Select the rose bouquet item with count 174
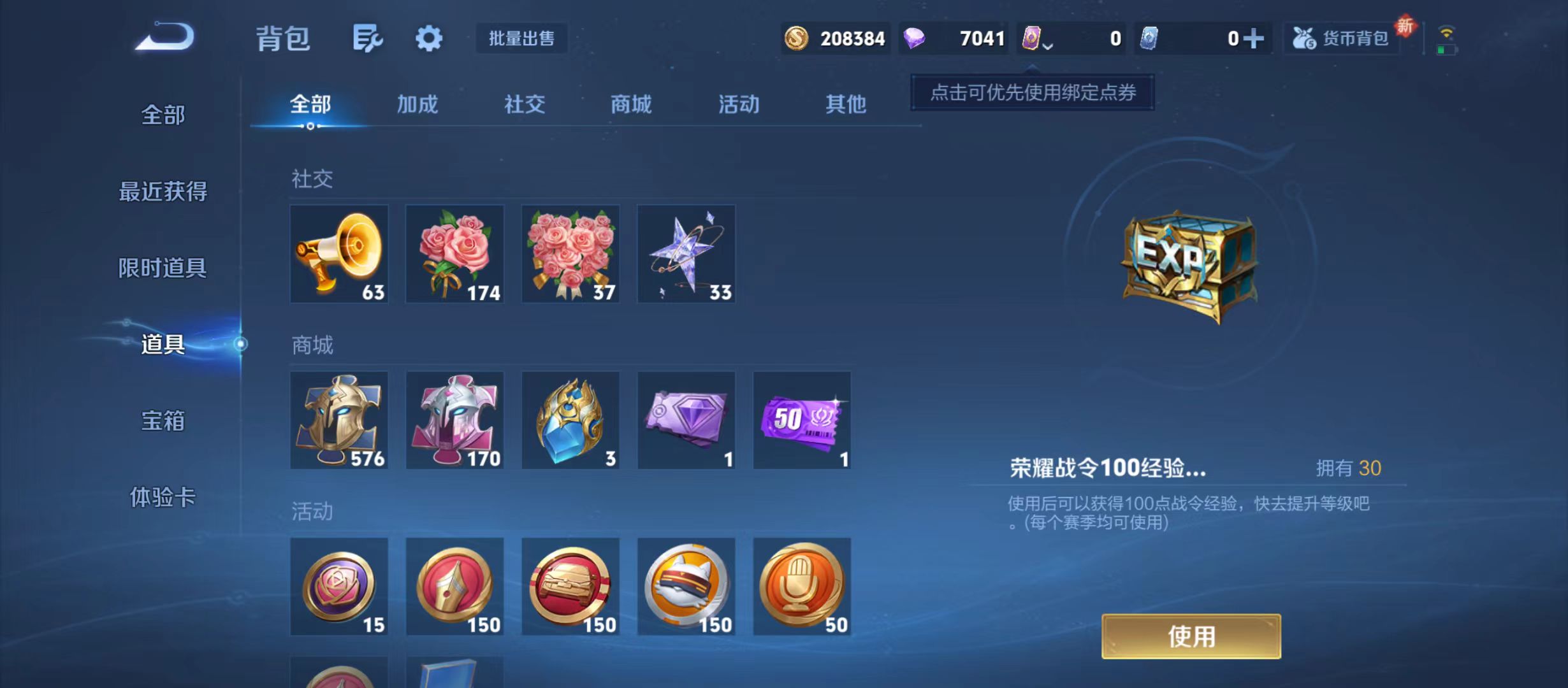Viewport: 1568px width, 688px height. pyautogui.click(x=454, y=254)
